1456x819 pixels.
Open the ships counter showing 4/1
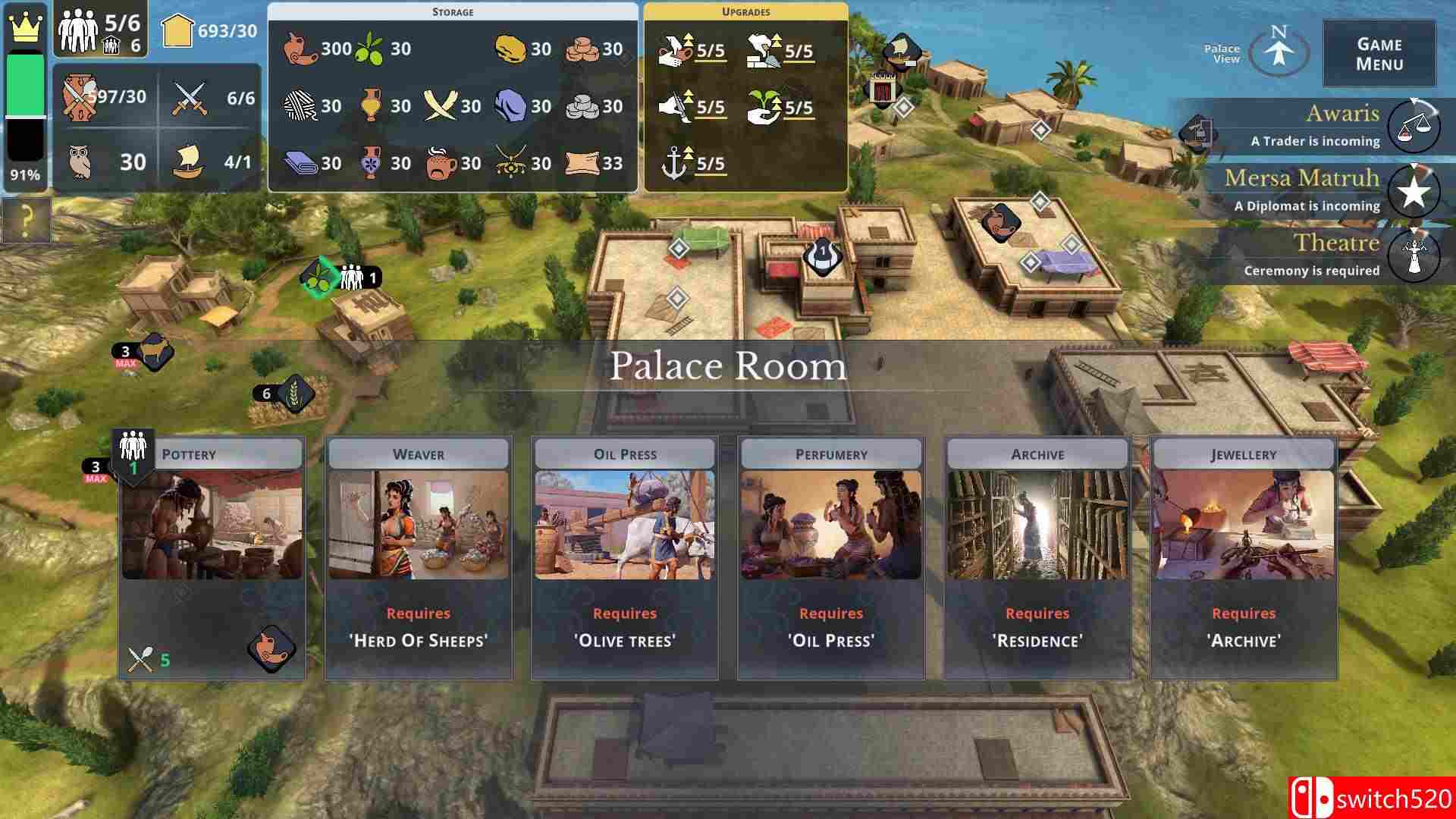pyautogui.click(x=190, y=162)
